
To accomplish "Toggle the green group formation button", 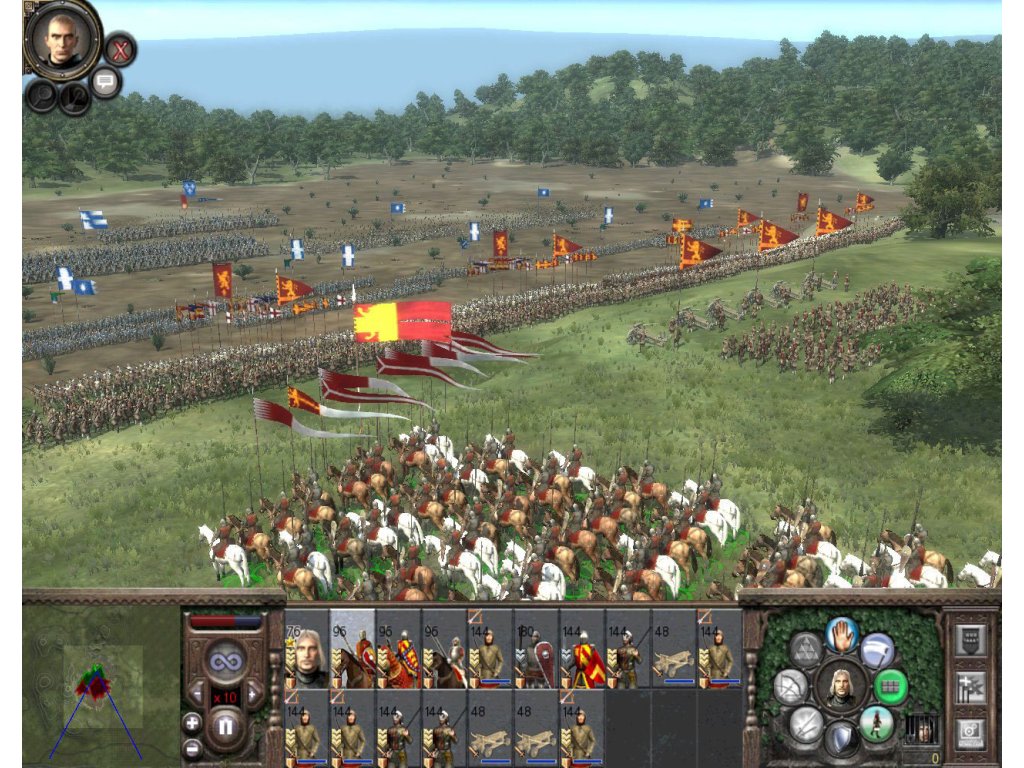I will (890, 687).
